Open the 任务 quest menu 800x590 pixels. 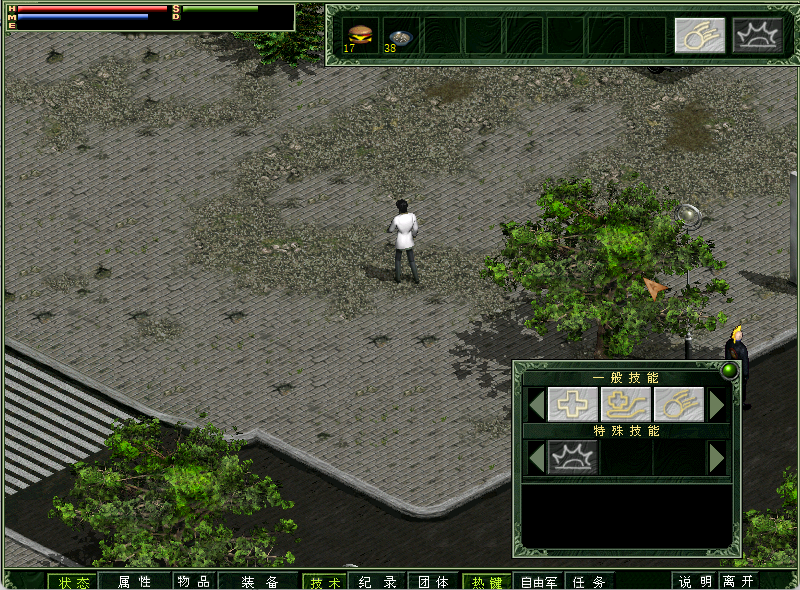point(589,581)
